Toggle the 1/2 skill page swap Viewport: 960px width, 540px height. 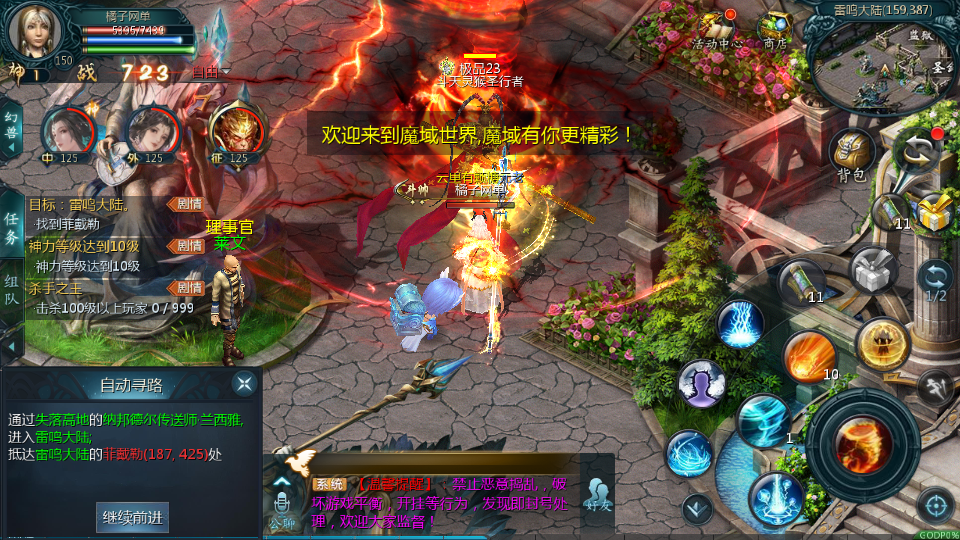coord(935,282)
